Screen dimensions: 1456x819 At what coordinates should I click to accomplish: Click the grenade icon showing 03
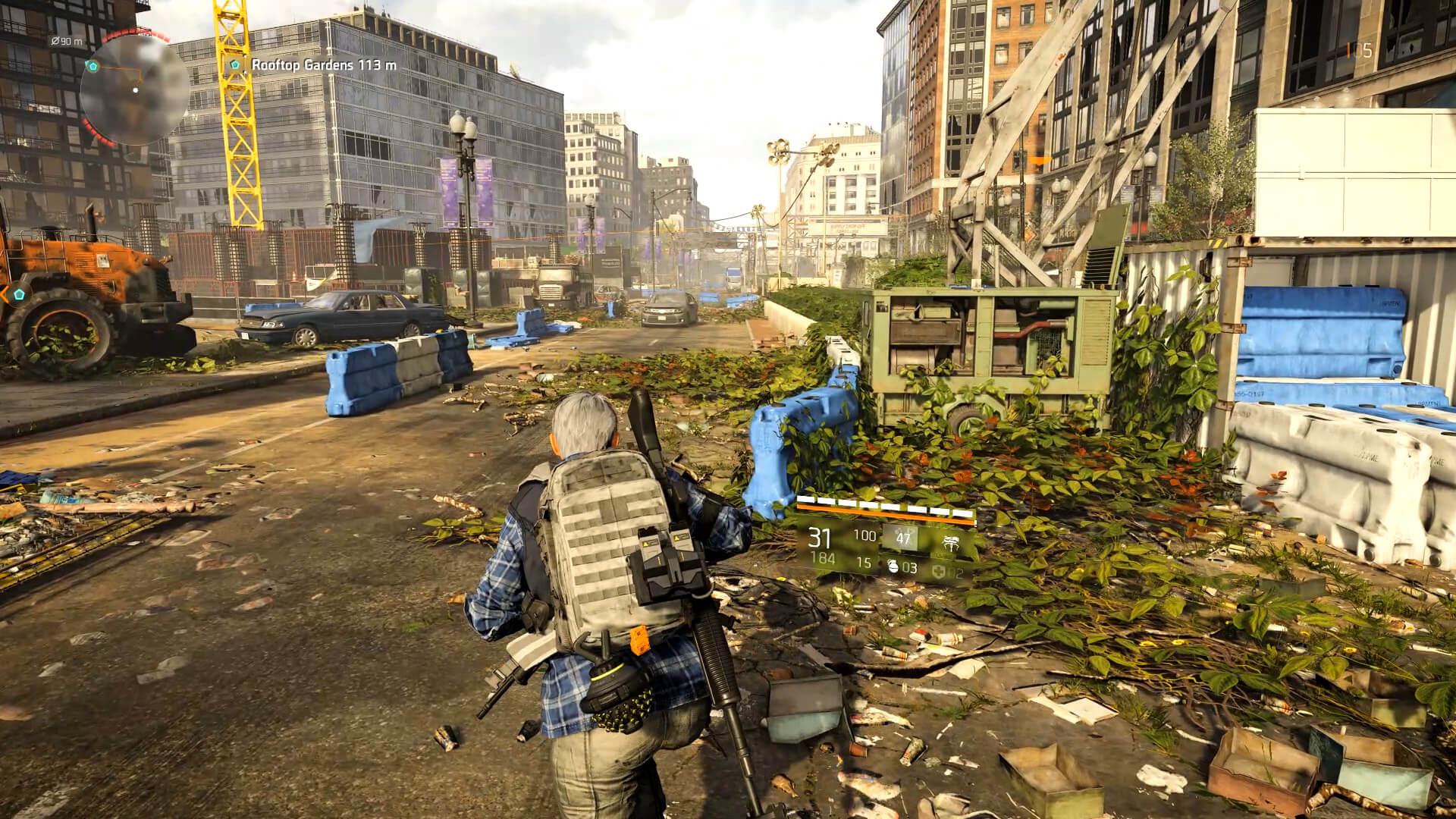pyautogui.click(x=893, y=569)
